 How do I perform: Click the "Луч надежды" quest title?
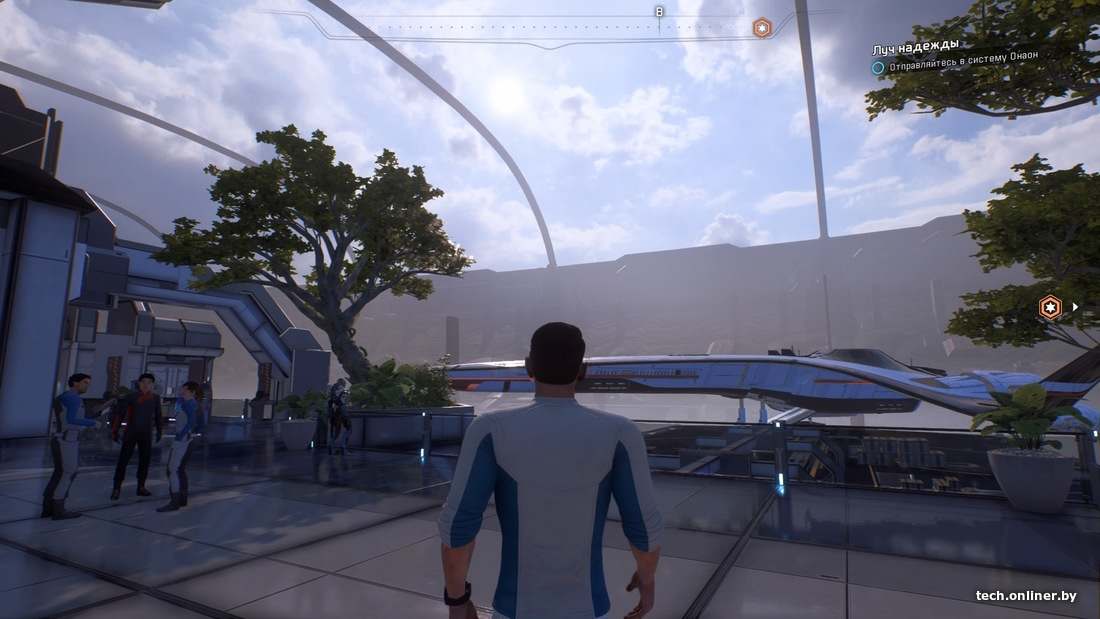[915, 46]
